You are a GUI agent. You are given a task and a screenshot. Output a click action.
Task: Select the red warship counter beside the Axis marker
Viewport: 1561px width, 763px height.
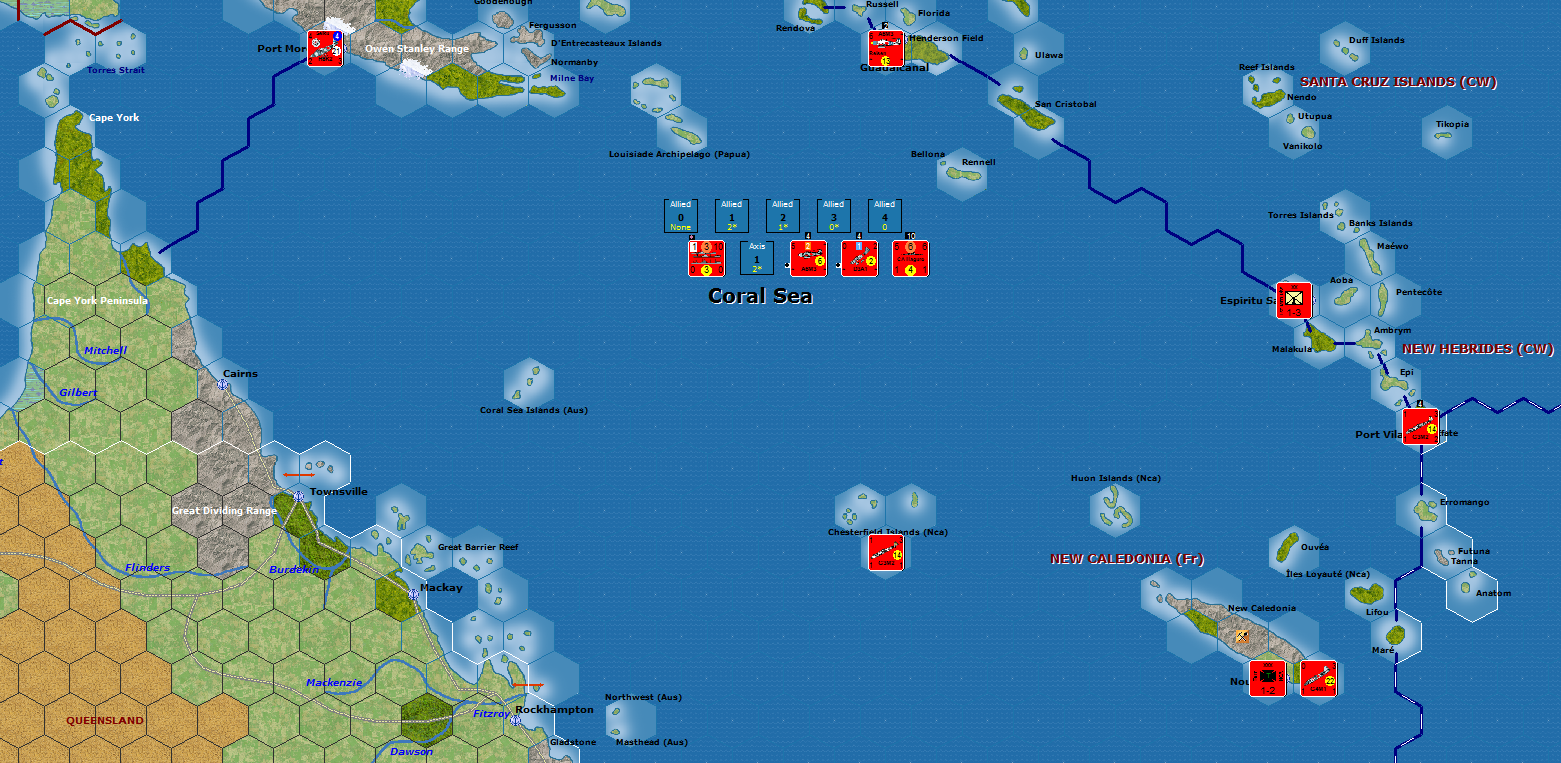coord(706,258)
